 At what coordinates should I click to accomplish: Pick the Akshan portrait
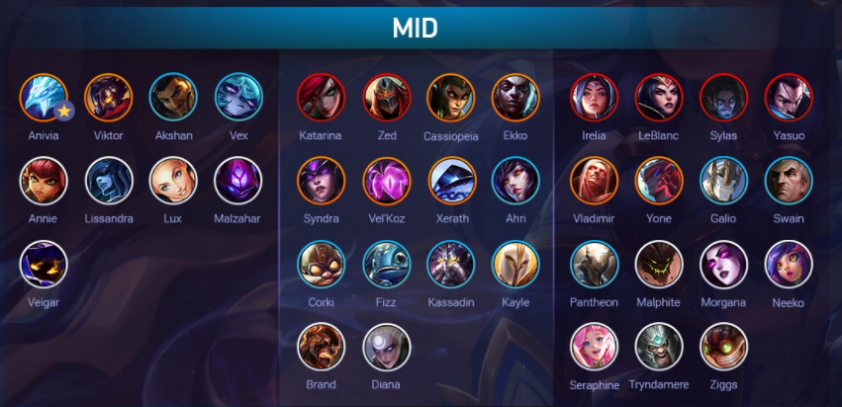coord(173,97)
